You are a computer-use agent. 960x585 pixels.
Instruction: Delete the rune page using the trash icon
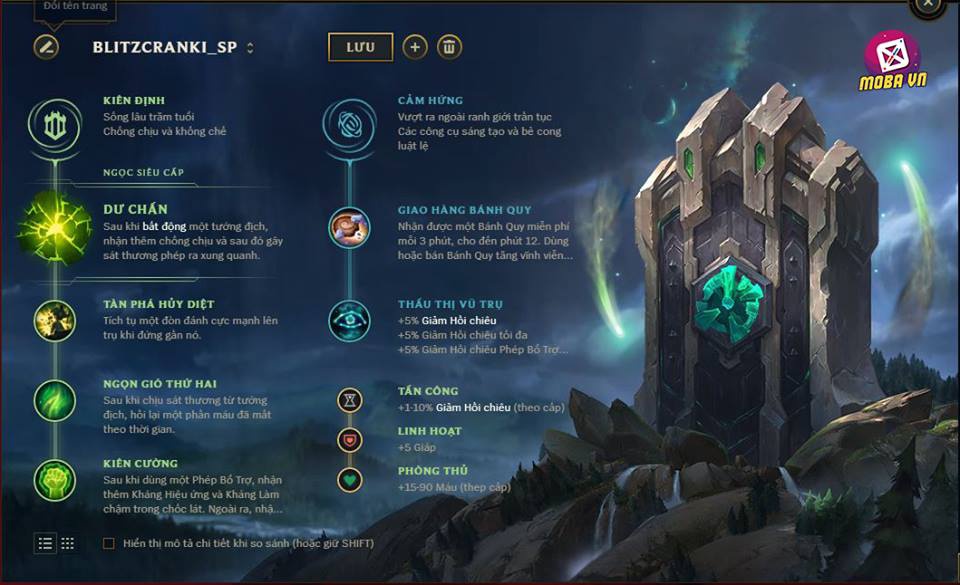[x=450, y=47]
